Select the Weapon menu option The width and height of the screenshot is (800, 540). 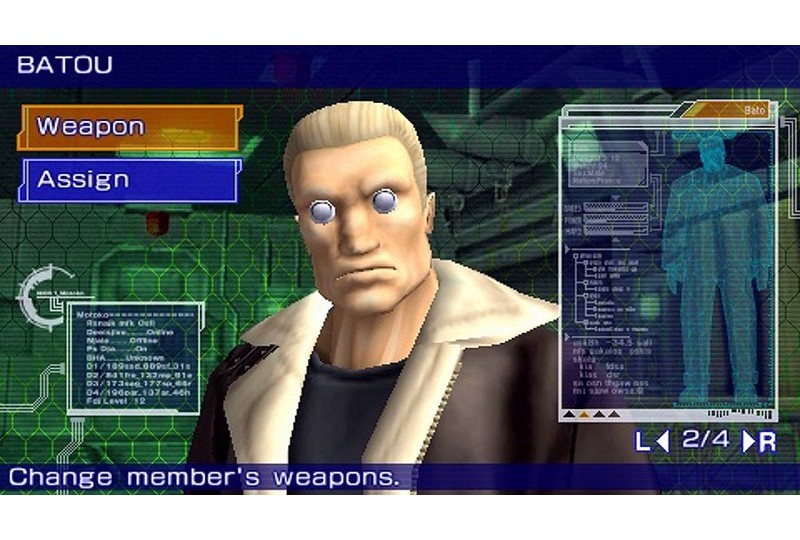point(128,127)
